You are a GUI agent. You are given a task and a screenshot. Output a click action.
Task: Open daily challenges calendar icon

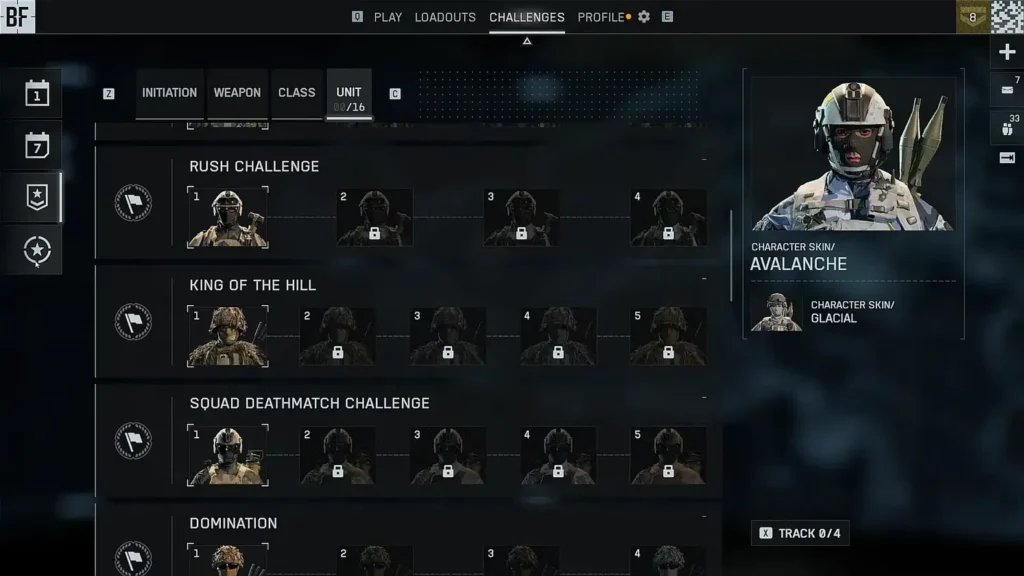click(37, 94)
